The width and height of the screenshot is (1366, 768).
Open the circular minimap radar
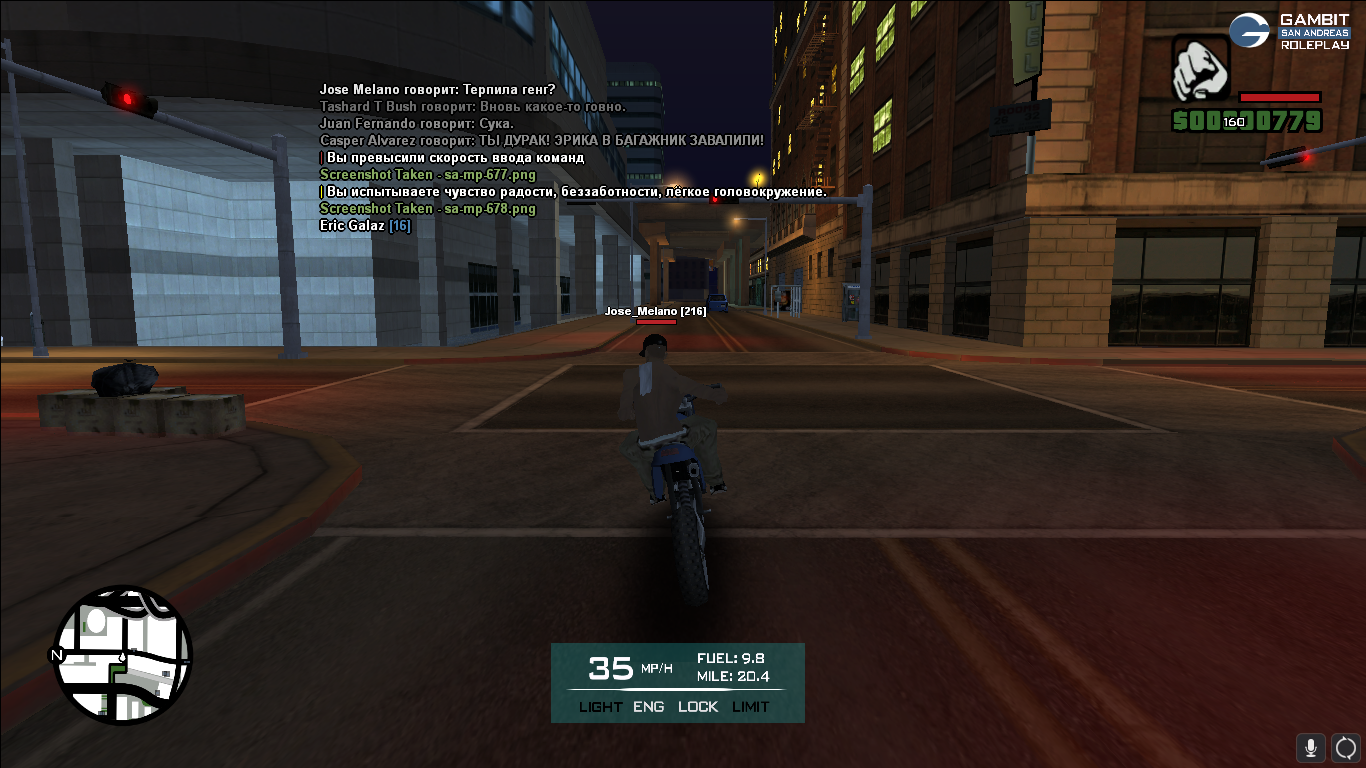122,655
